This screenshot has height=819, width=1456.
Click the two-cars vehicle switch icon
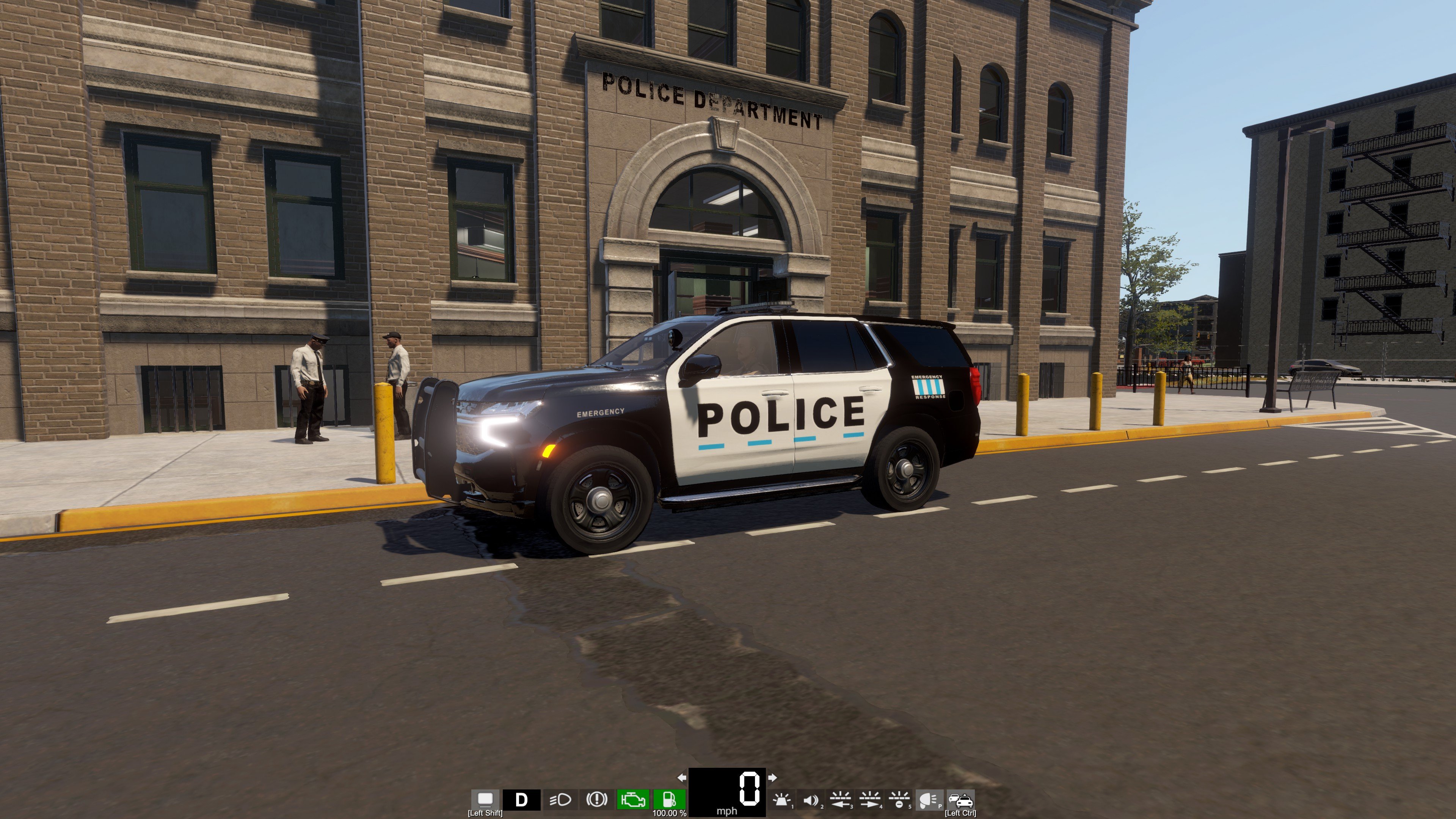[x=960, y=800]
